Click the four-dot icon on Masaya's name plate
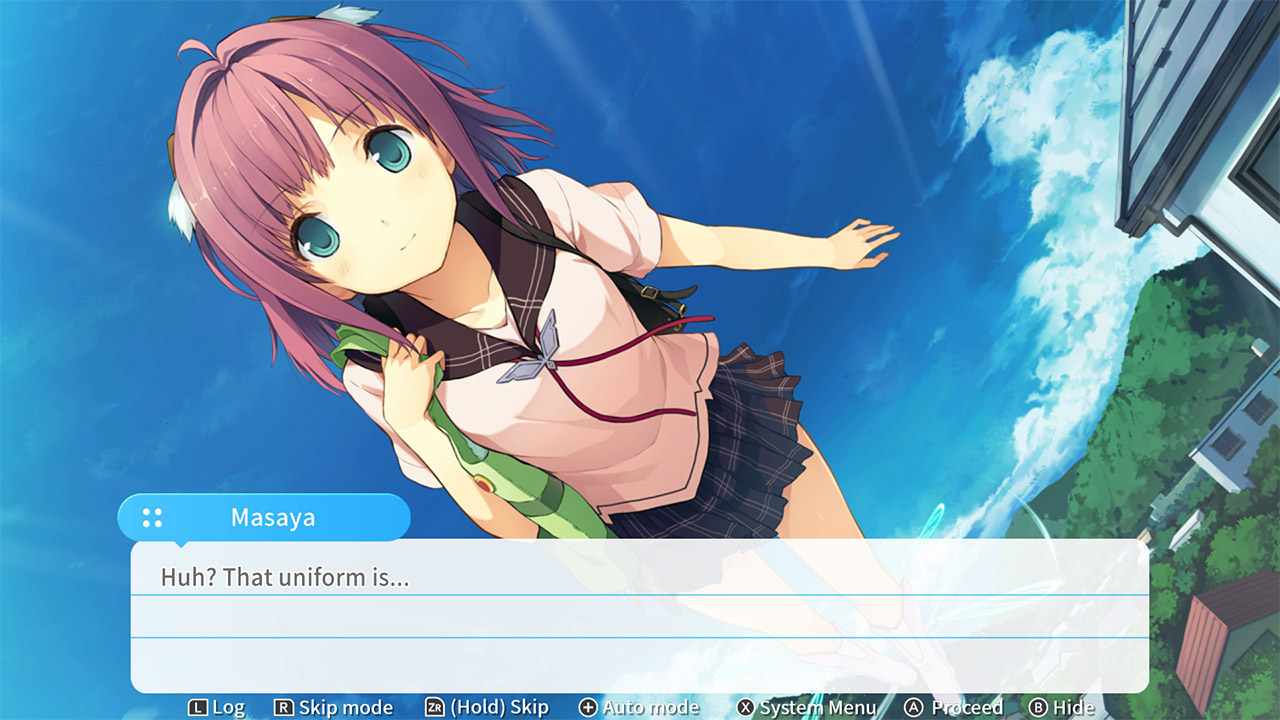This screenshot has width=1280, height=720. [x=151, y=517]
